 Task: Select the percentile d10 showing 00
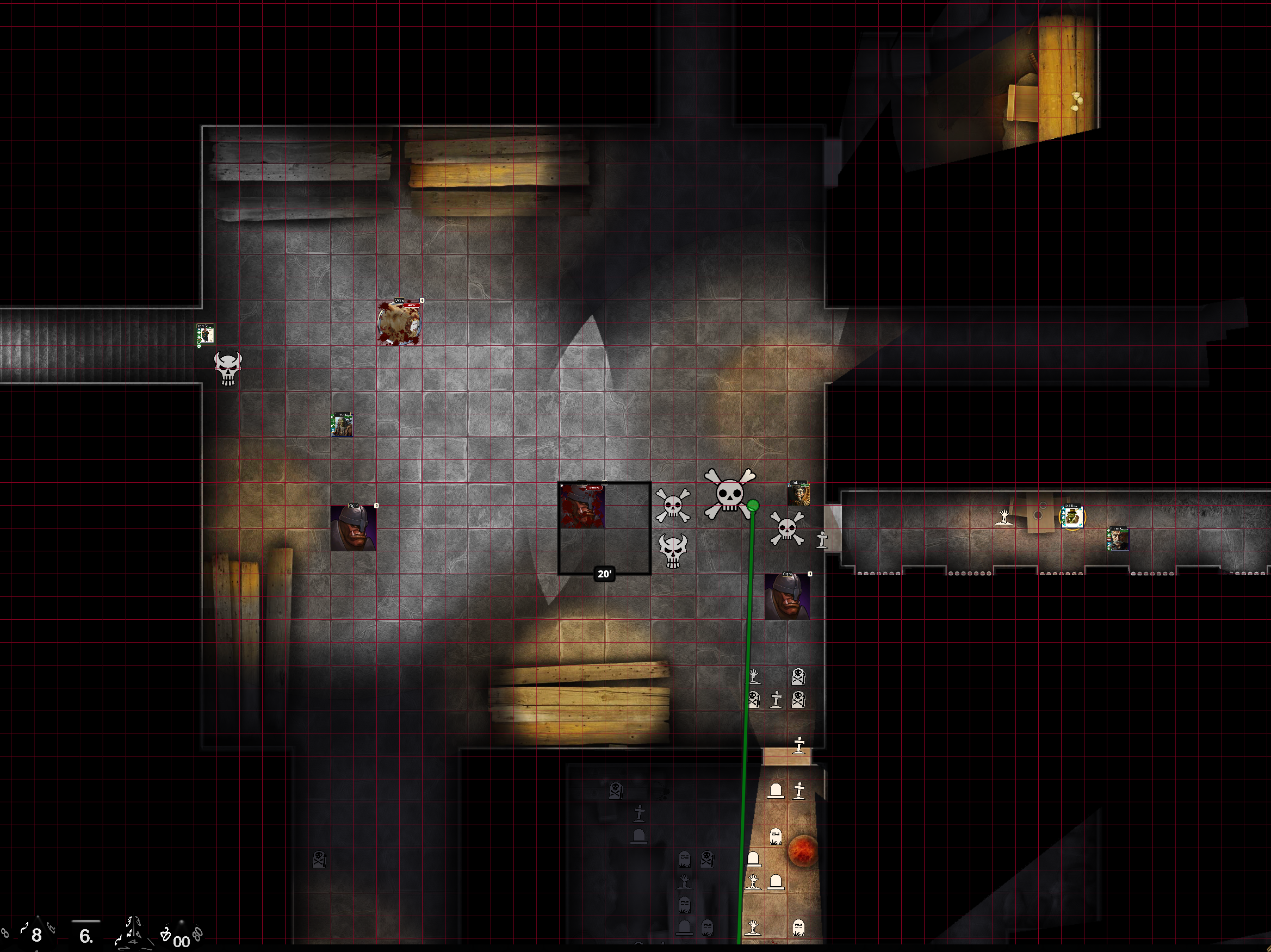[x=182, y=942]
